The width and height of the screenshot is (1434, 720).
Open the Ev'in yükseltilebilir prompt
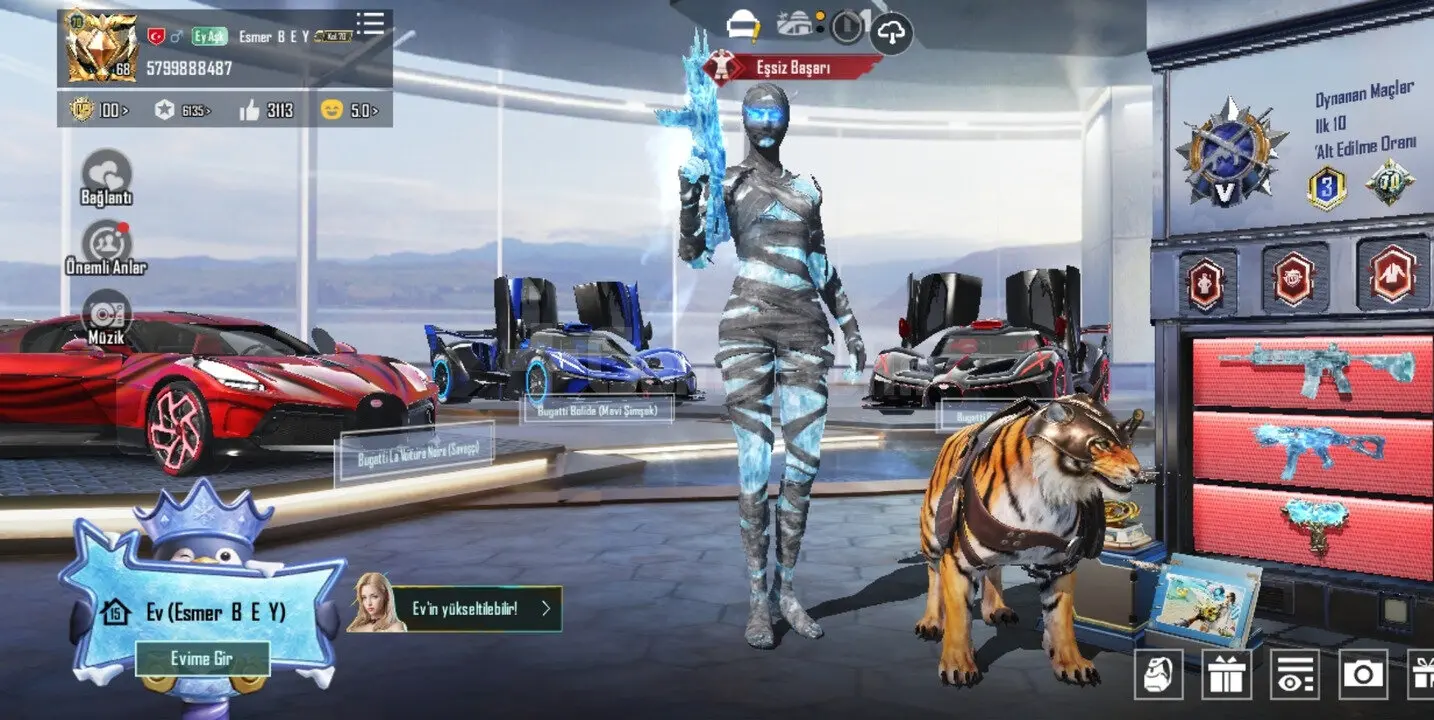(x=455, y=608)
